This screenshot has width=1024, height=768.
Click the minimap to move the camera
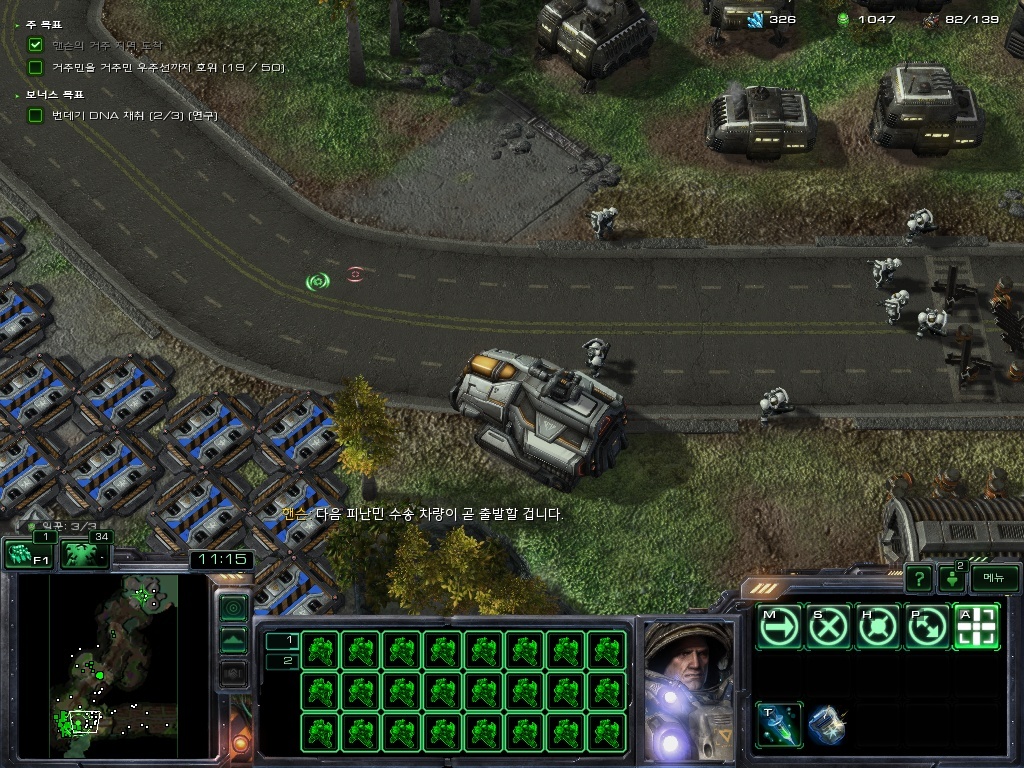tap(115, 665)
